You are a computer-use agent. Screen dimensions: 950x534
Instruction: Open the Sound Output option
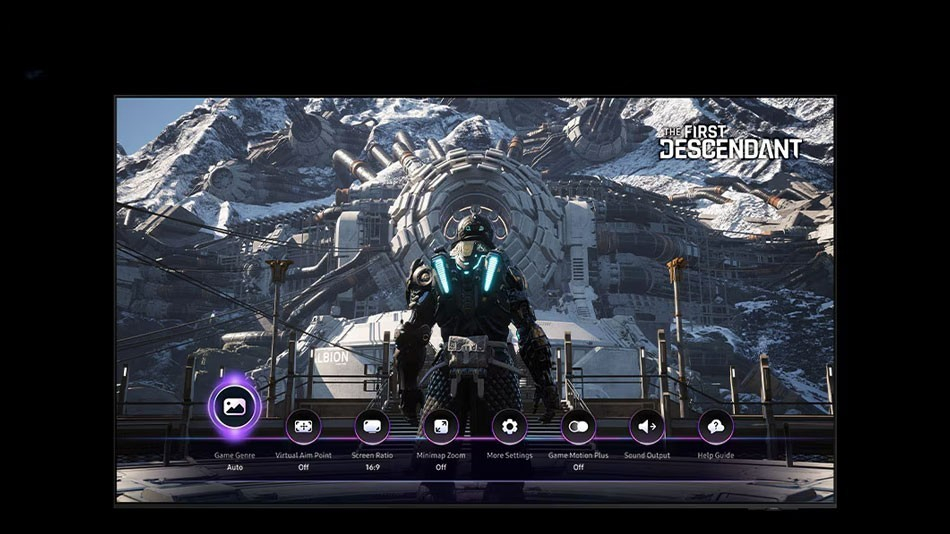[647, 426]
